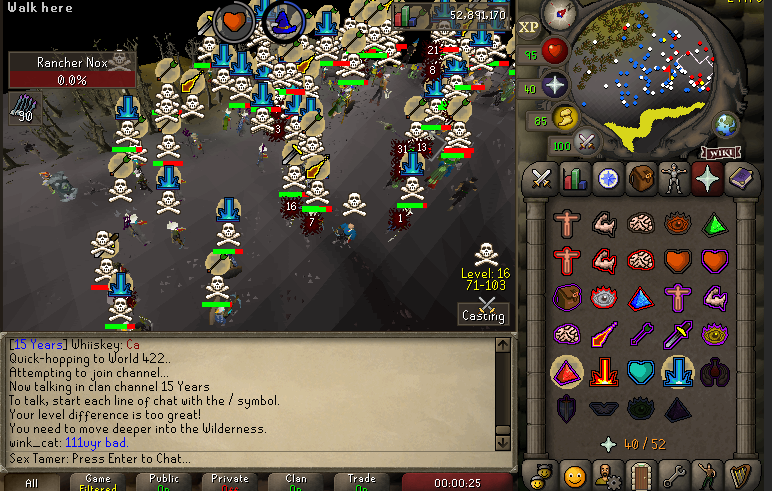Toggle the green pyramid prayer
This screenshot has width=772, height=491.
pos(712,223)
